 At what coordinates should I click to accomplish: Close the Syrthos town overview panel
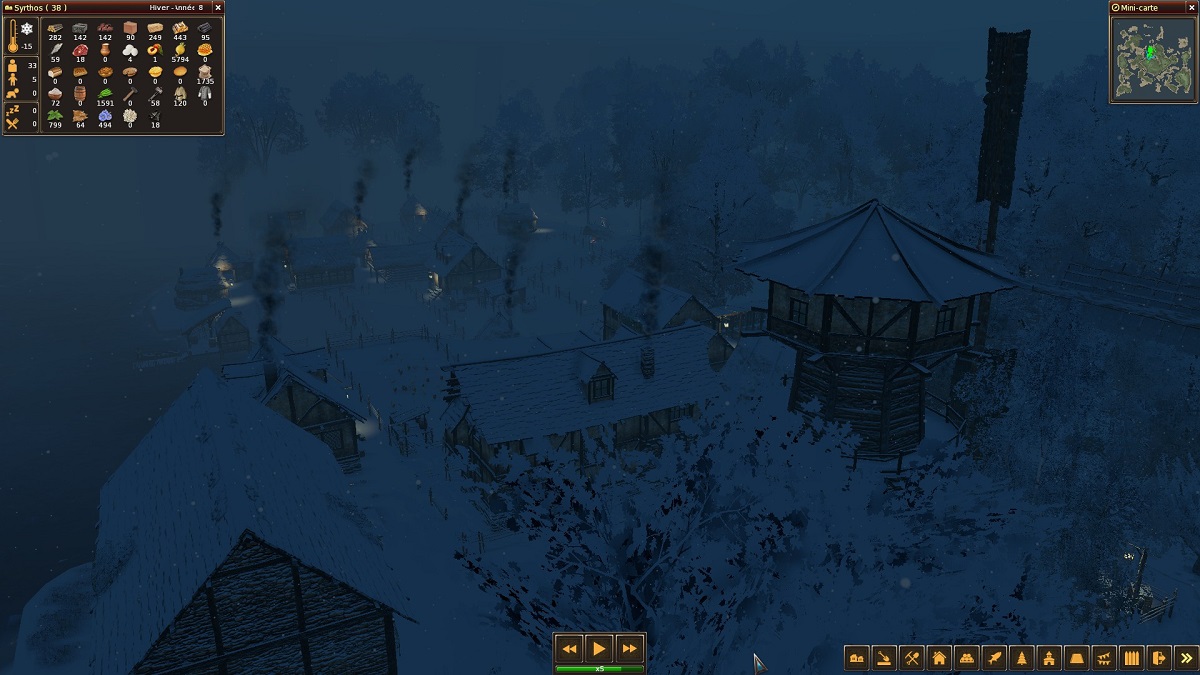tap(218, 7)
